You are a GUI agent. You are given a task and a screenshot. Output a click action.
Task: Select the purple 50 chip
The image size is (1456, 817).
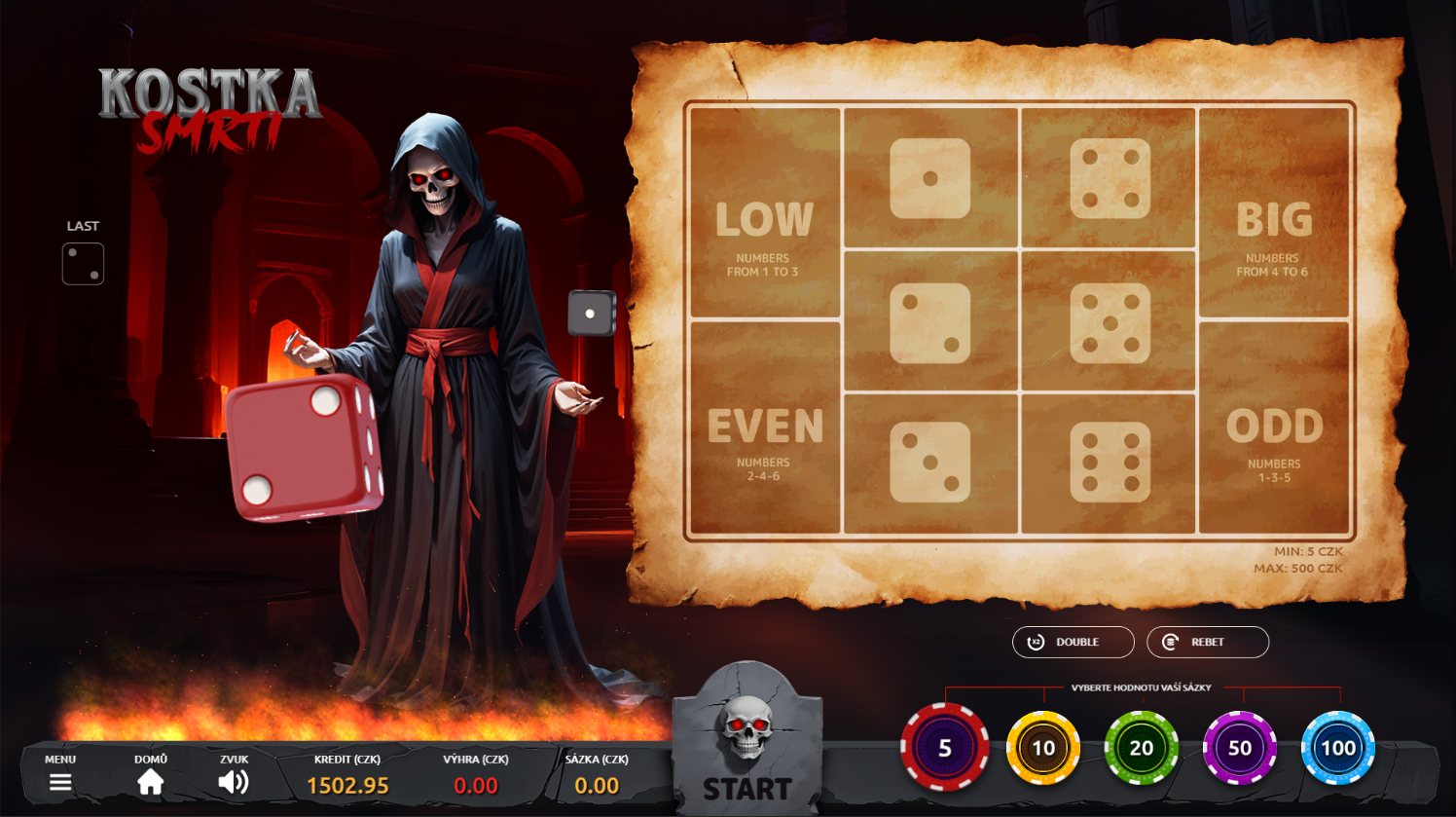tap(1240, 748)
